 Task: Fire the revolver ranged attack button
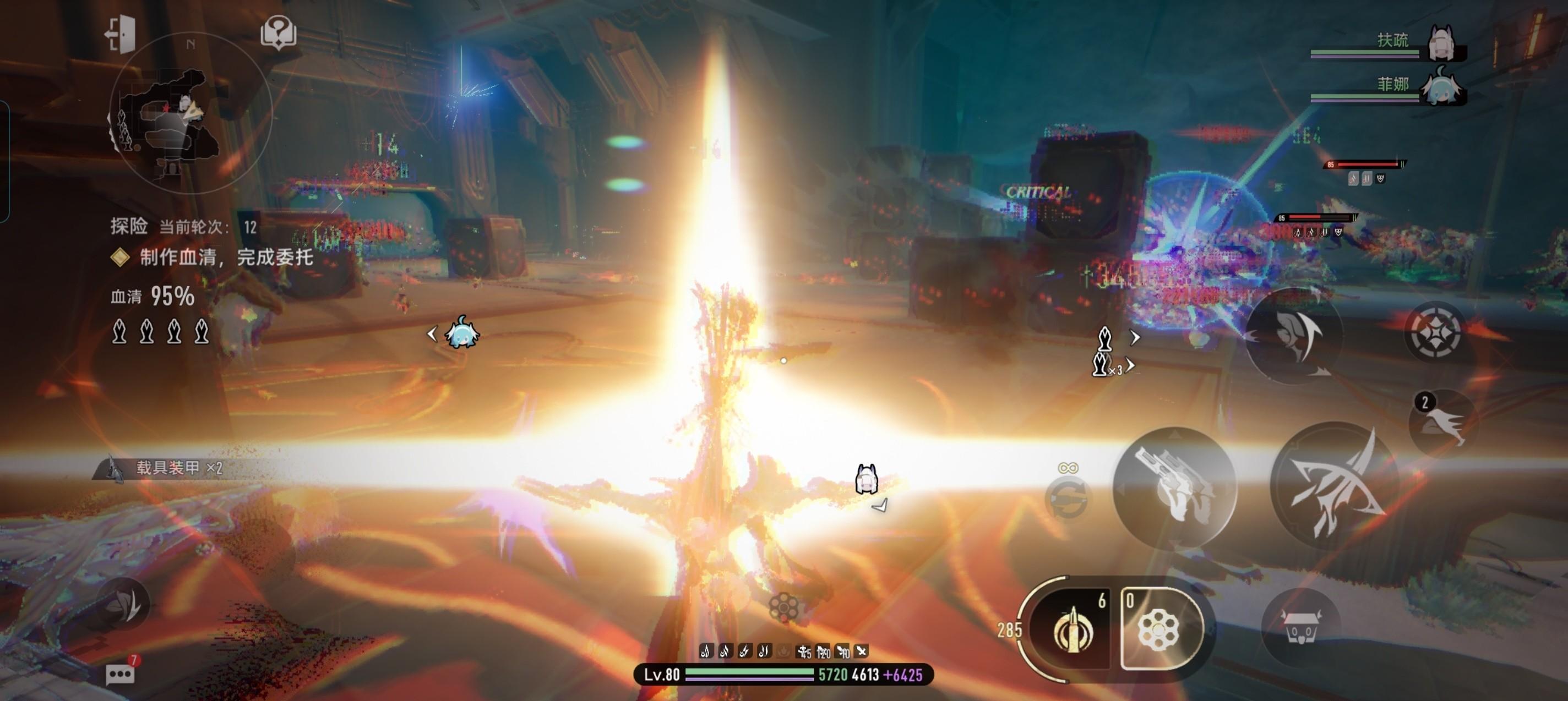tap(1175, 487)
